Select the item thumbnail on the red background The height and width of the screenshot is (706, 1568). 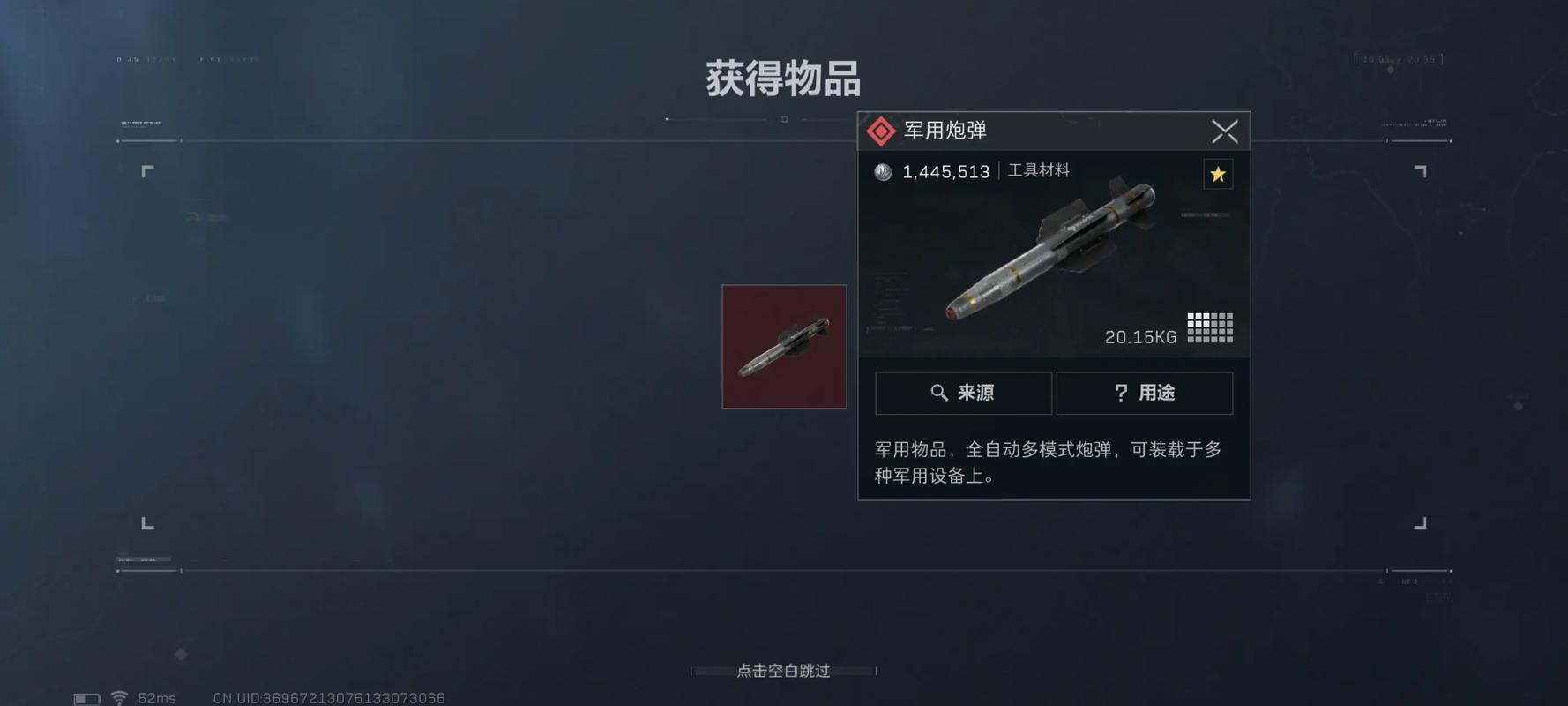click(x=783, y=346)
